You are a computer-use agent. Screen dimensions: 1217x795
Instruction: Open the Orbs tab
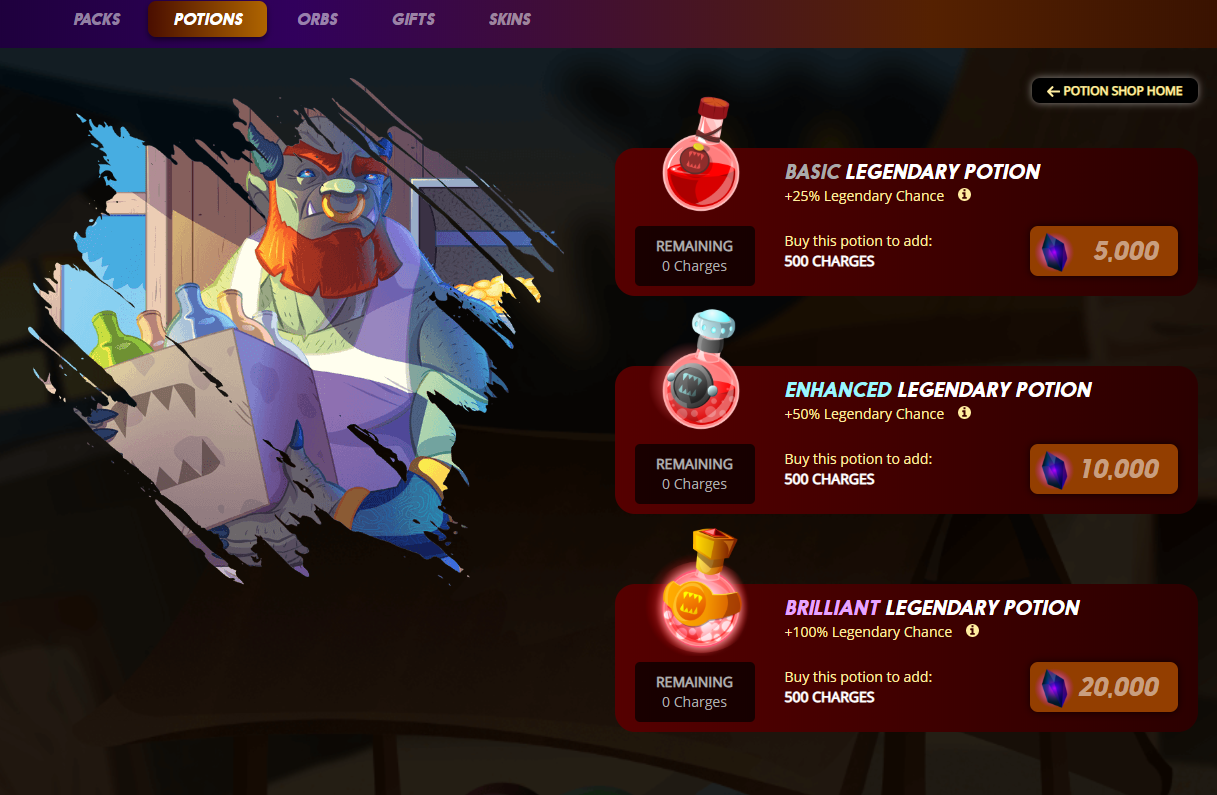(317, 20)
